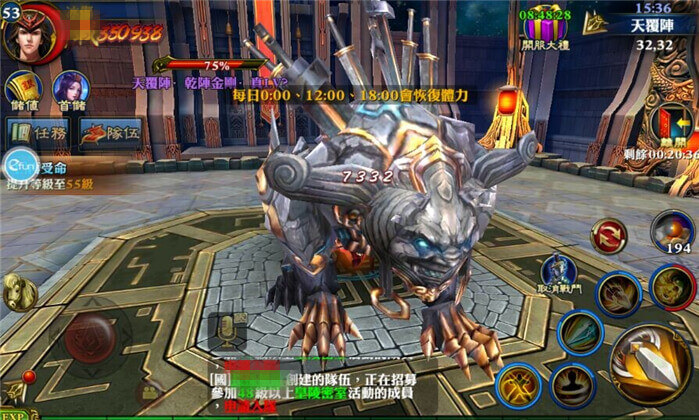Screen dimensions: 699x420
Task: Activate the golden crossed-figure skill
Action: (x=518, y=386)
